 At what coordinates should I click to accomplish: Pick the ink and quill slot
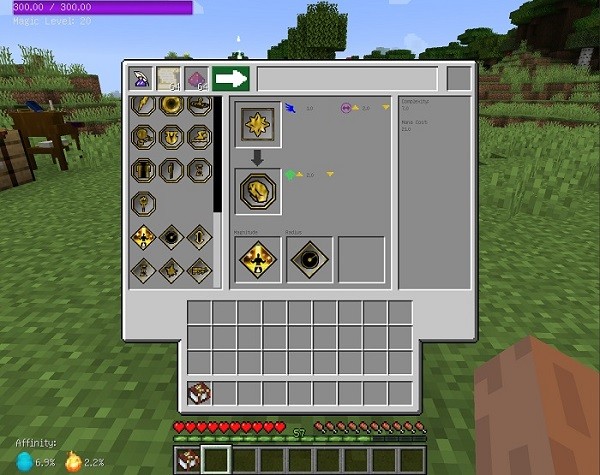click(142, 79)
